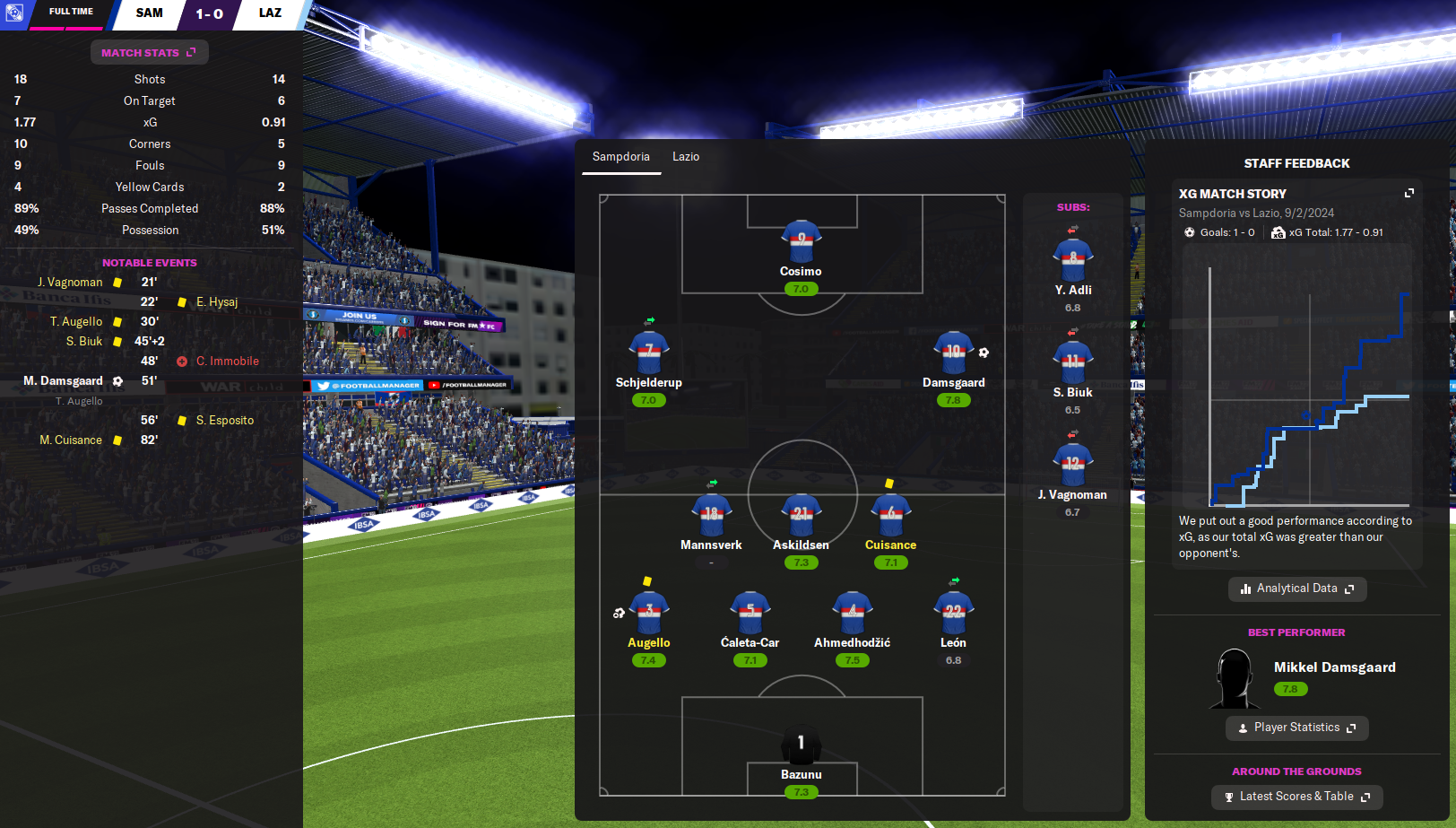The image size is (1456, 828).
Task: Select substitute J. Vagnoman
Action: [1072, 465]
